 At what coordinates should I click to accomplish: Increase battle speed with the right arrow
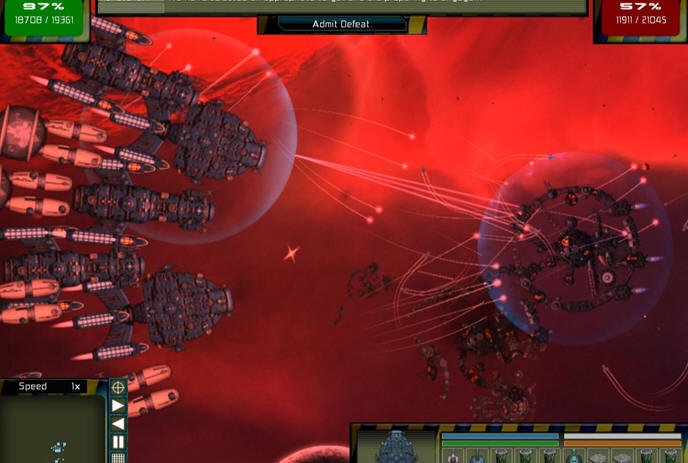click(118, 406)
